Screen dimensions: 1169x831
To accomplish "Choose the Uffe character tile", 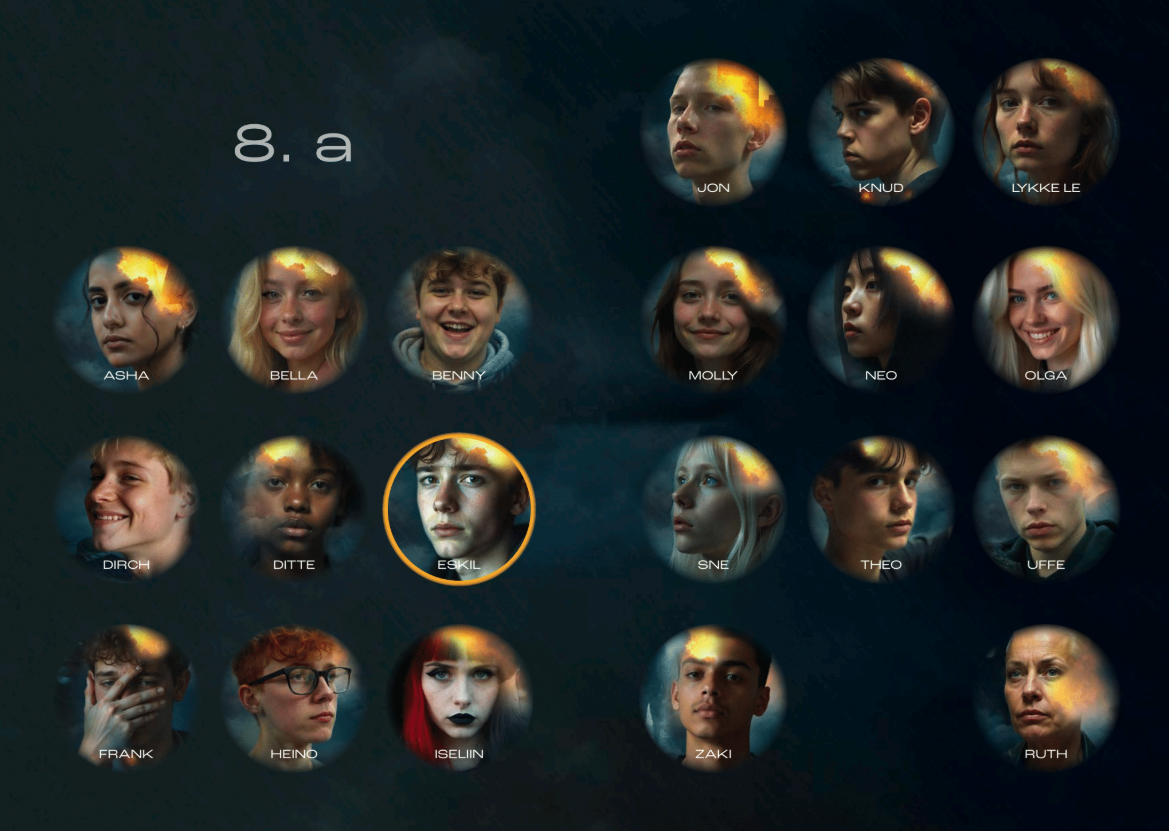I will coord(1046,507).
